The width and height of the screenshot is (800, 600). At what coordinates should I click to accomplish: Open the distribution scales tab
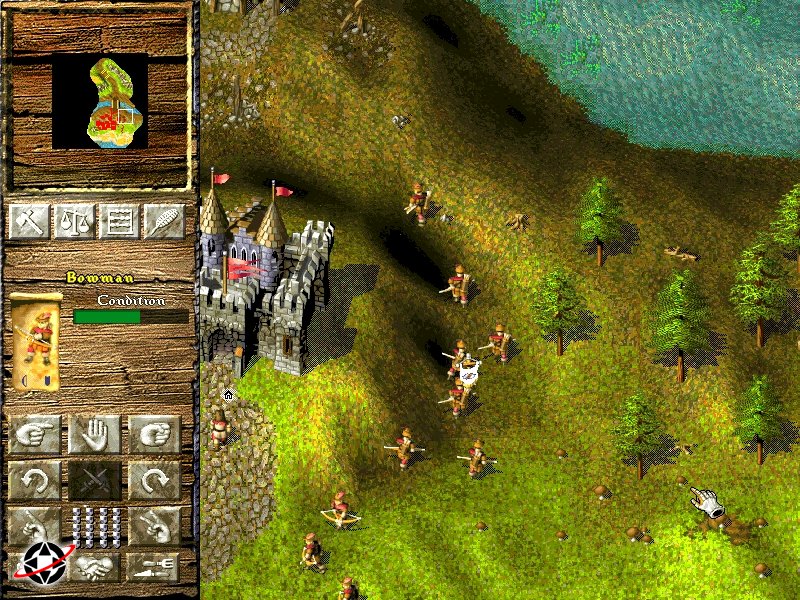click(73, 220)
